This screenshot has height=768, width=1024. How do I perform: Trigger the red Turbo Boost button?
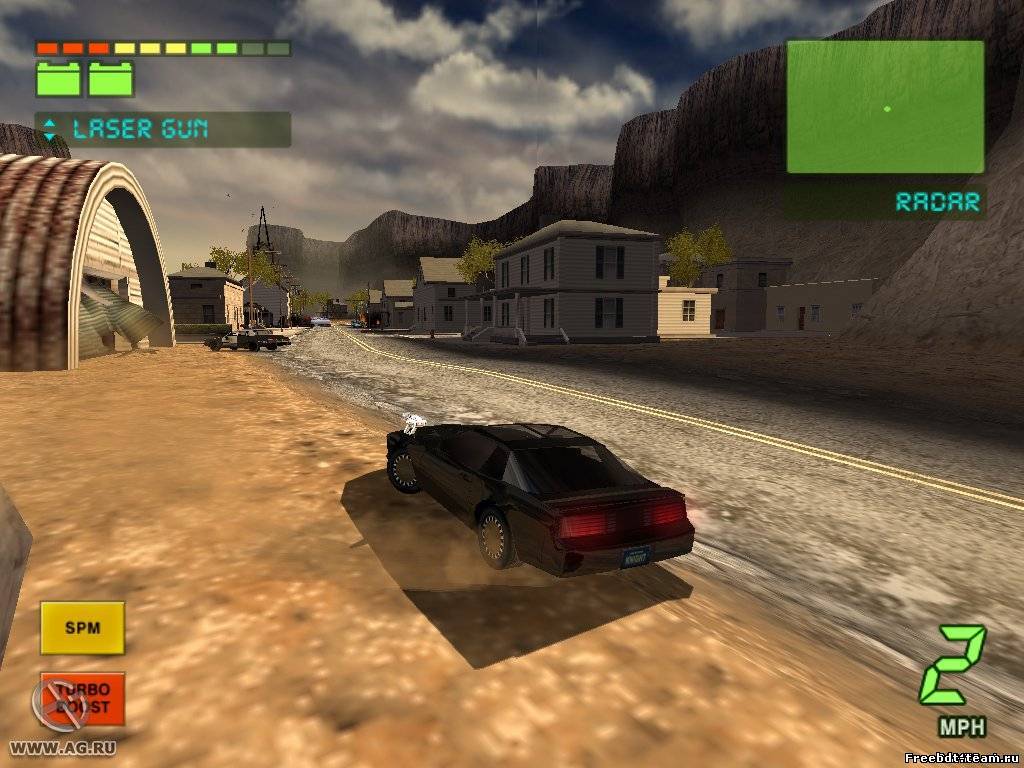[x=84, y=698]
